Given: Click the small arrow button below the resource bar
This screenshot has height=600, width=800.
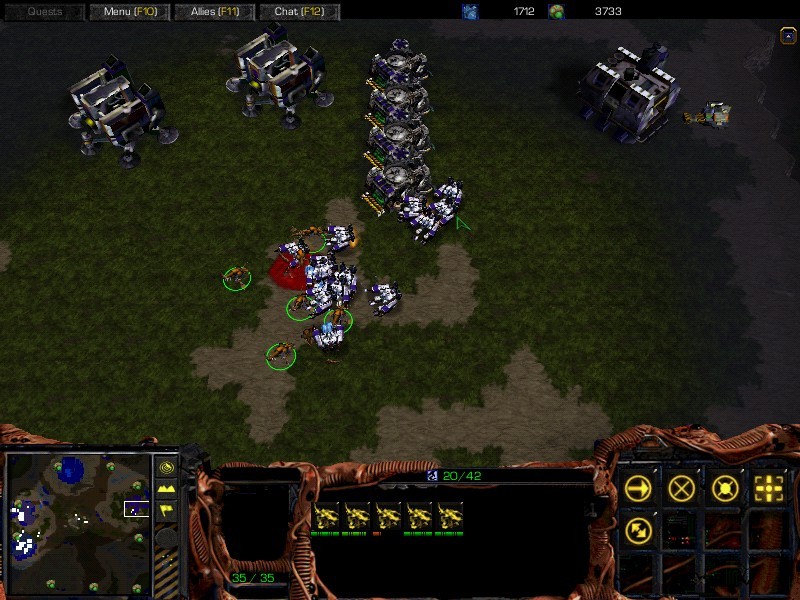Looking at the screenshot, I should (x=785, y=35).
